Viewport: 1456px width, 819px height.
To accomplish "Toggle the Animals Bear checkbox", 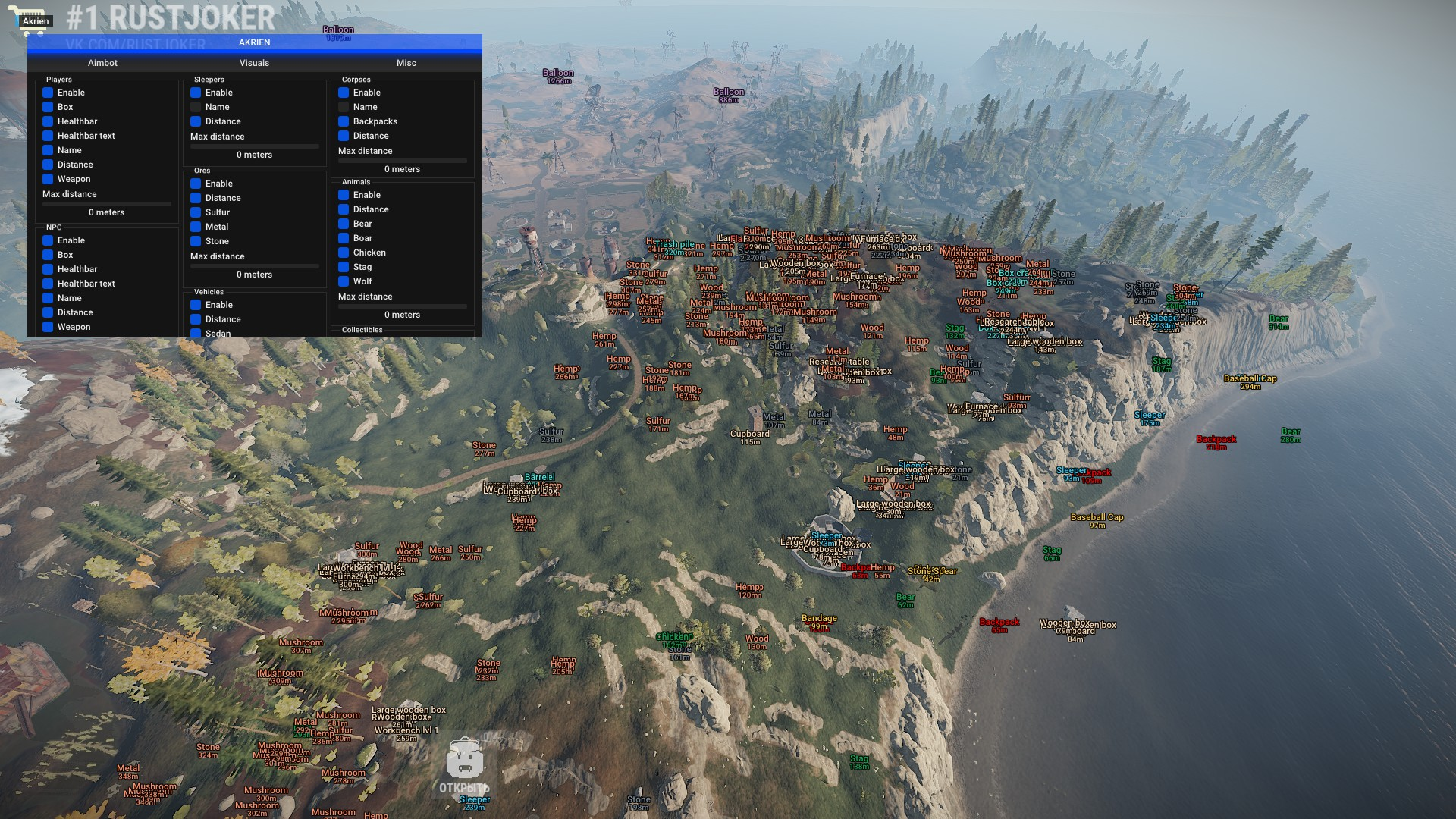I will point(344,224).
